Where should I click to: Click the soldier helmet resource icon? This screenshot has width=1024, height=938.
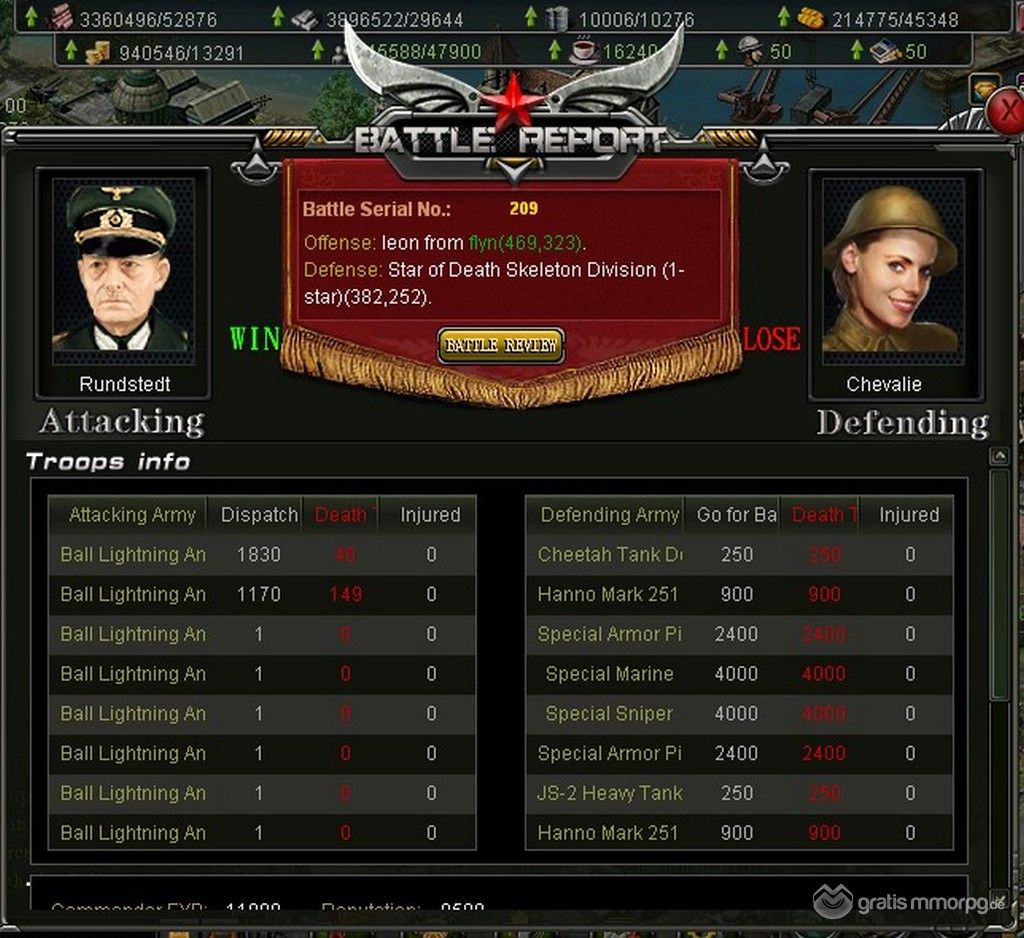pyautogui.click(x=749, y=50)
